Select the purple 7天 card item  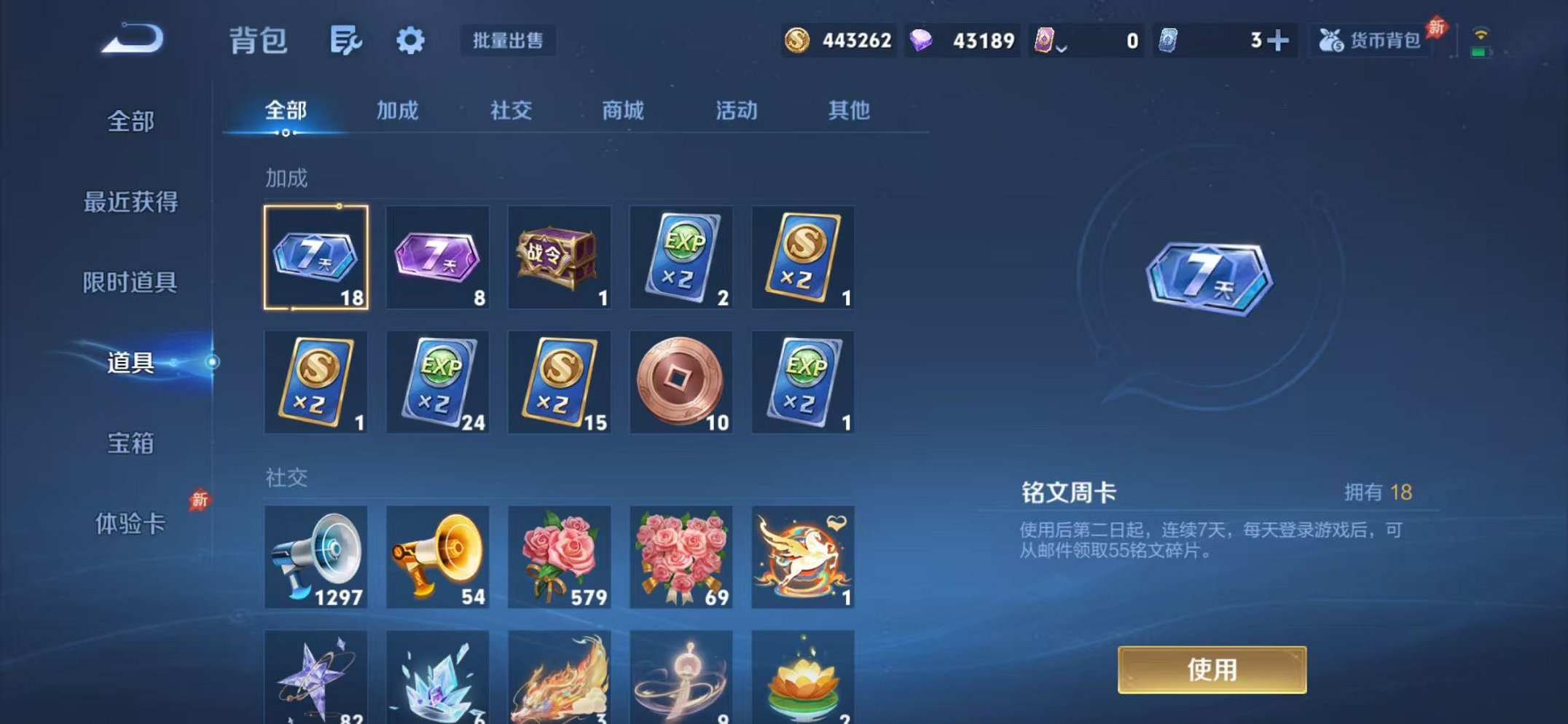(437, 259)
